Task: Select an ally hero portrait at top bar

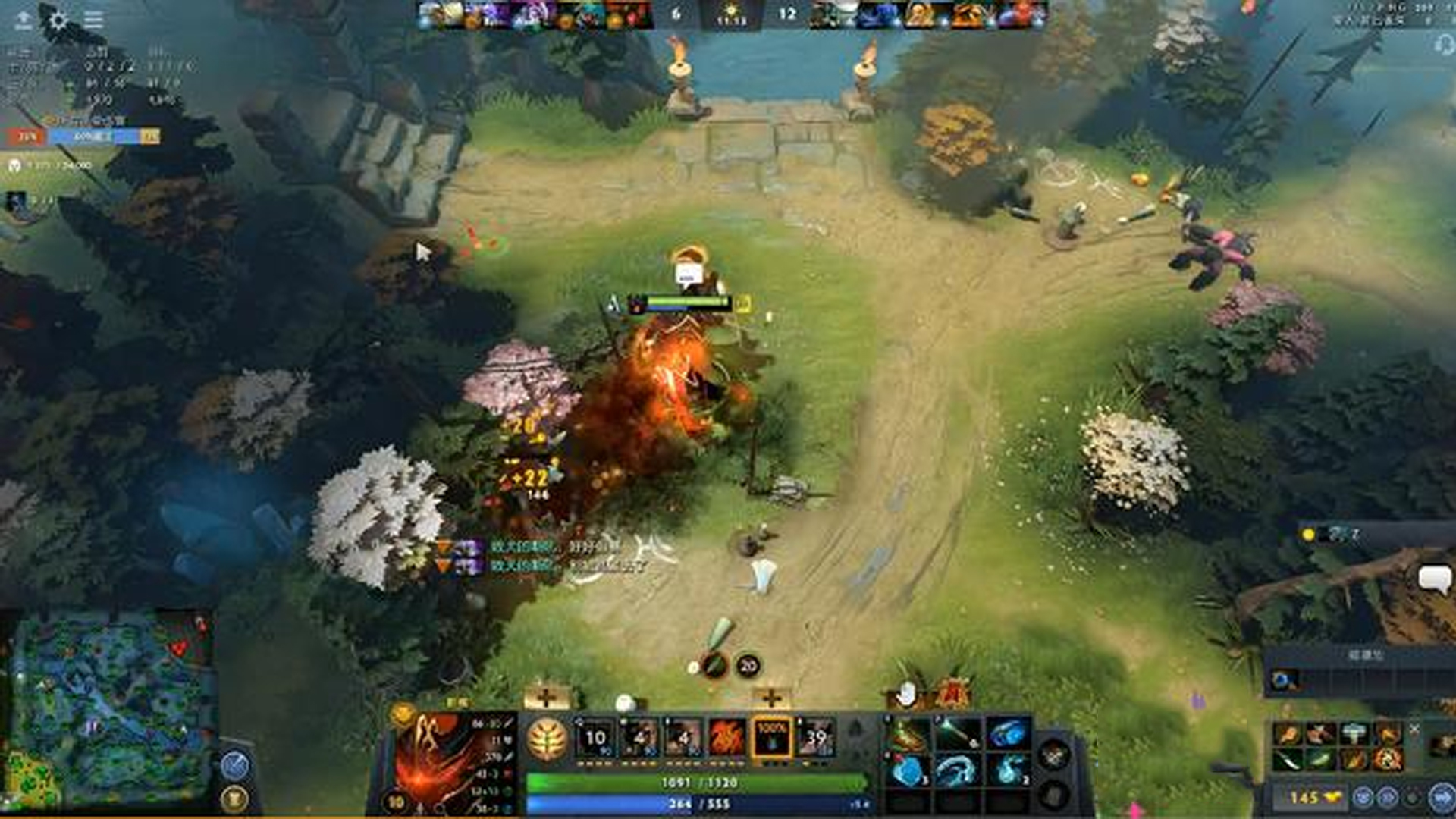Action: coord(485,14)
